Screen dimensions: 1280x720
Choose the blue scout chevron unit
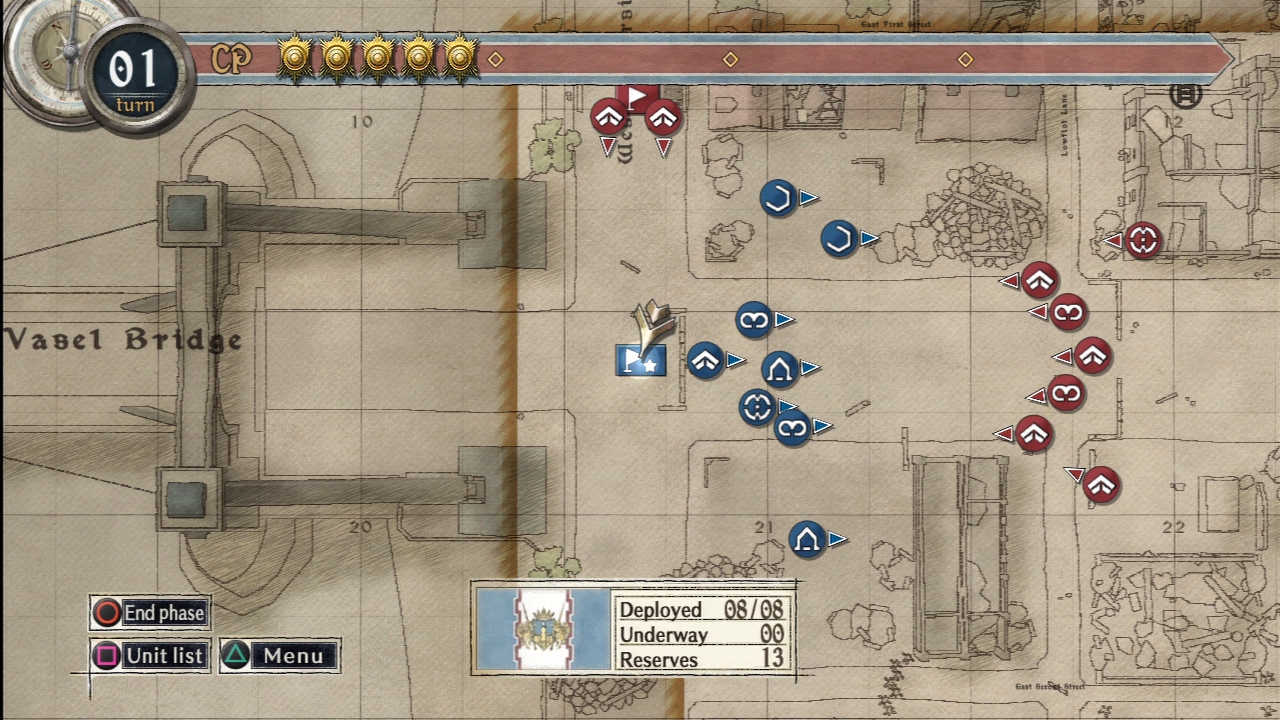(x=706, y=360)
